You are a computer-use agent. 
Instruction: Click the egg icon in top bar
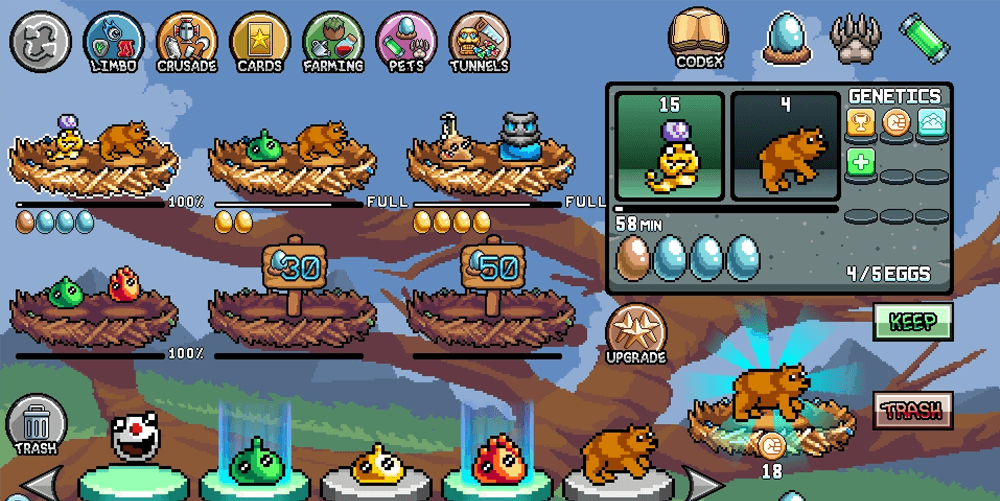coord(787,38)
